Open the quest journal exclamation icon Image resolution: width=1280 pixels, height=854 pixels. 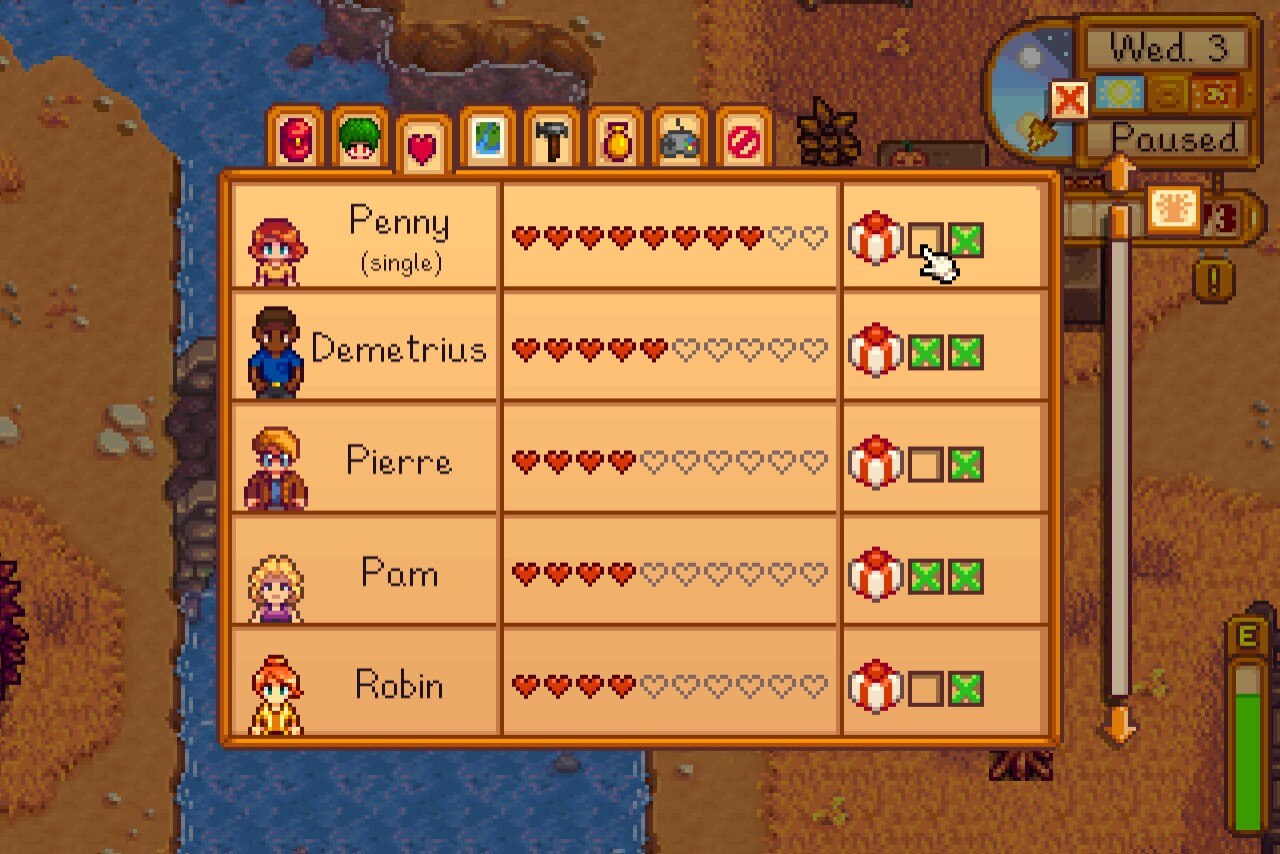pos(1213,279)
